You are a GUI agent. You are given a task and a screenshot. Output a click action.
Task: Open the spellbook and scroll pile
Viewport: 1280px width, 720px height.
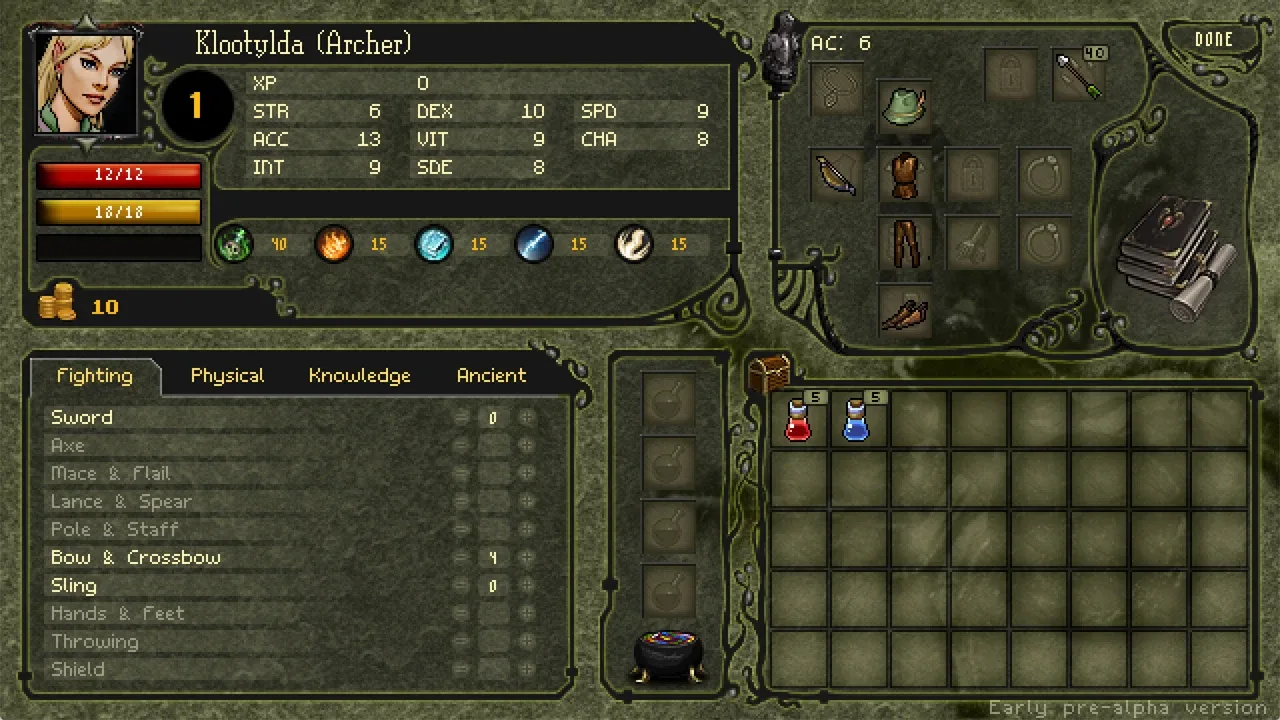[x=1178, y=257]
